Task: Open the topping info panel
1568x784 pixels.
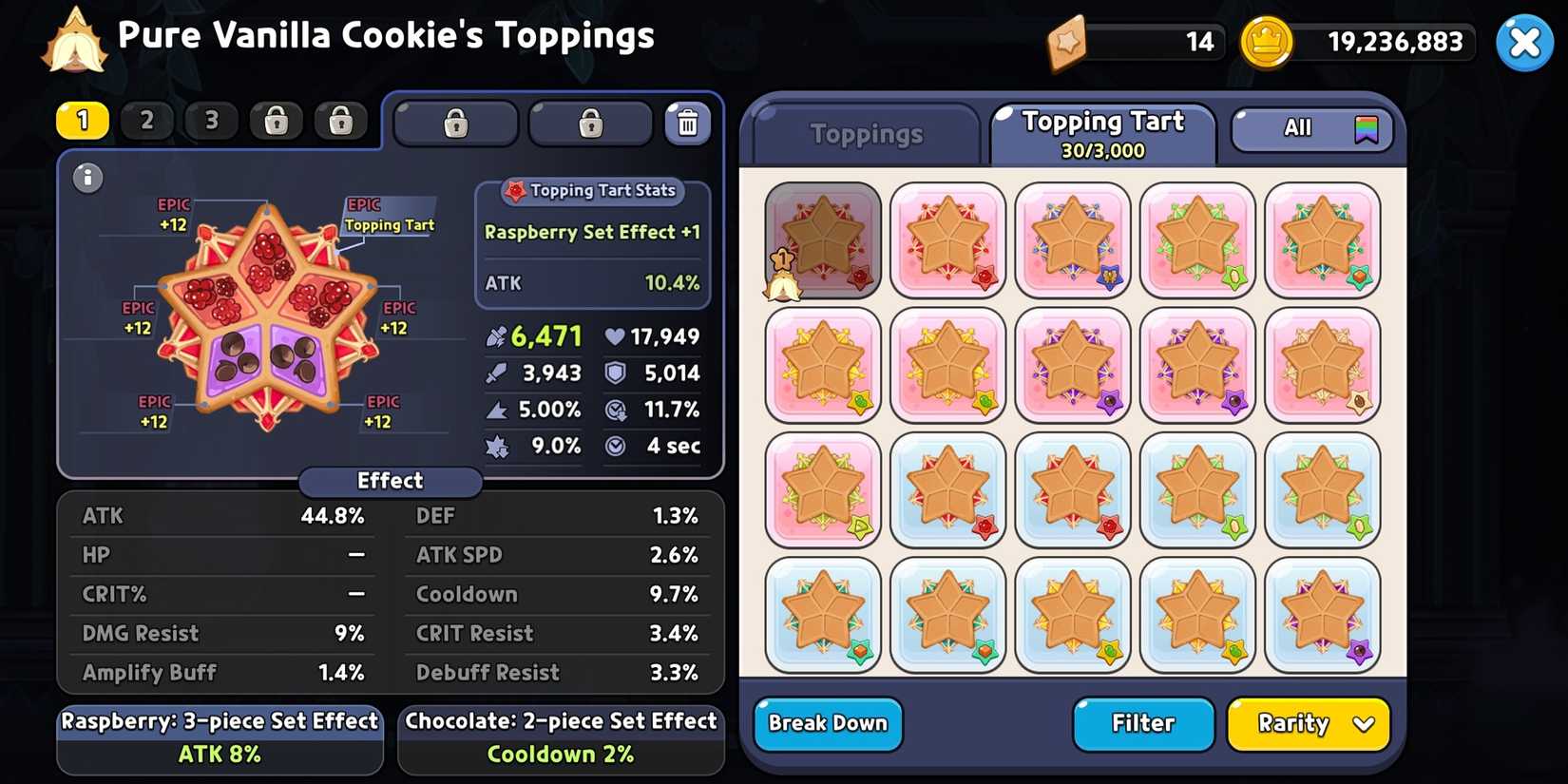Action: click(x=87, y=178)
